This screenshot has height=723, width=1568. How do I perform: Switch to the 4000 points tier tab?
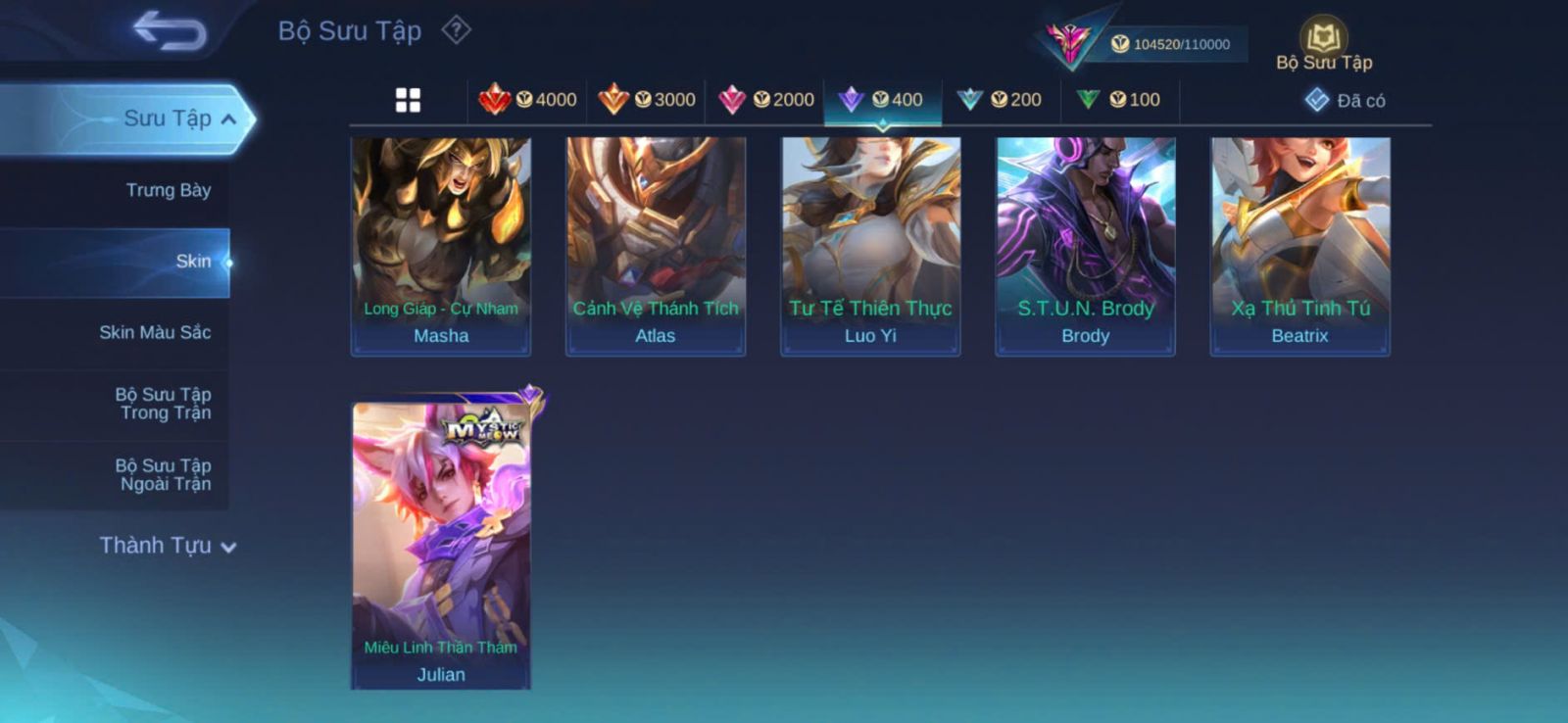[x=527, y=100]
